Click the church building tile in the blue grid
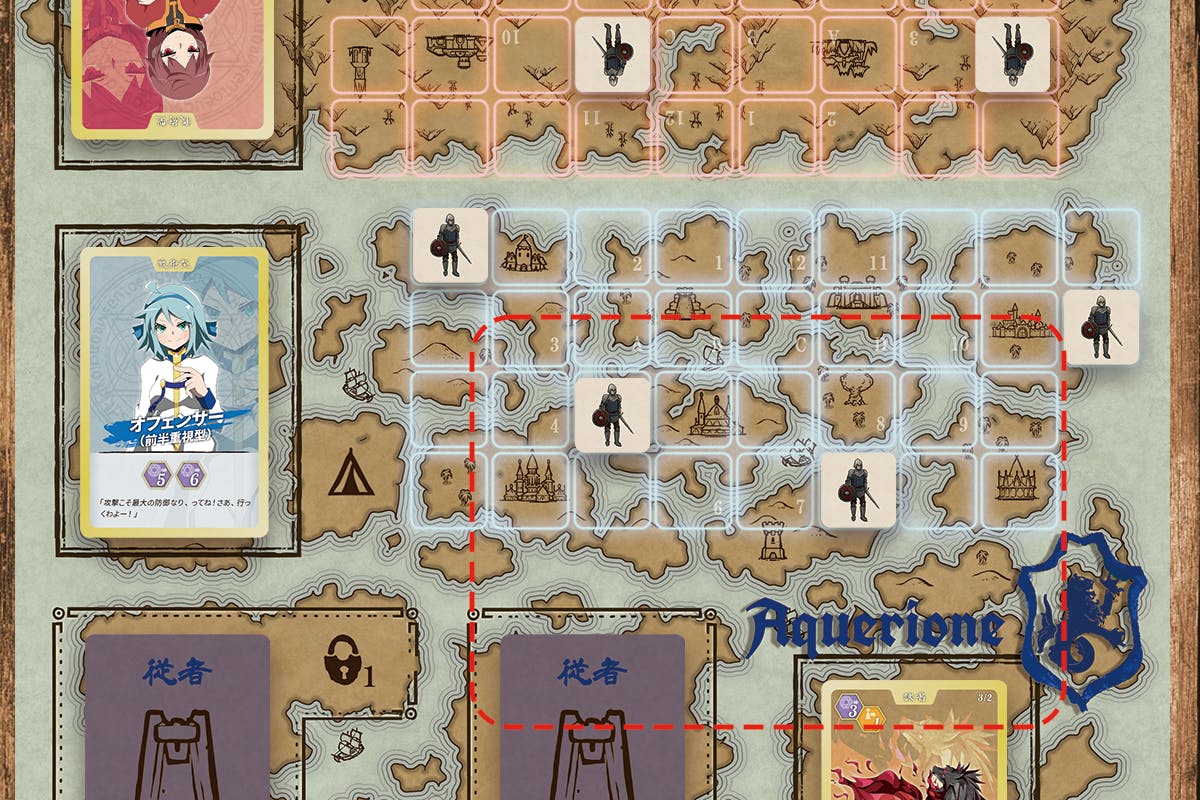 [x=694, y=410]
